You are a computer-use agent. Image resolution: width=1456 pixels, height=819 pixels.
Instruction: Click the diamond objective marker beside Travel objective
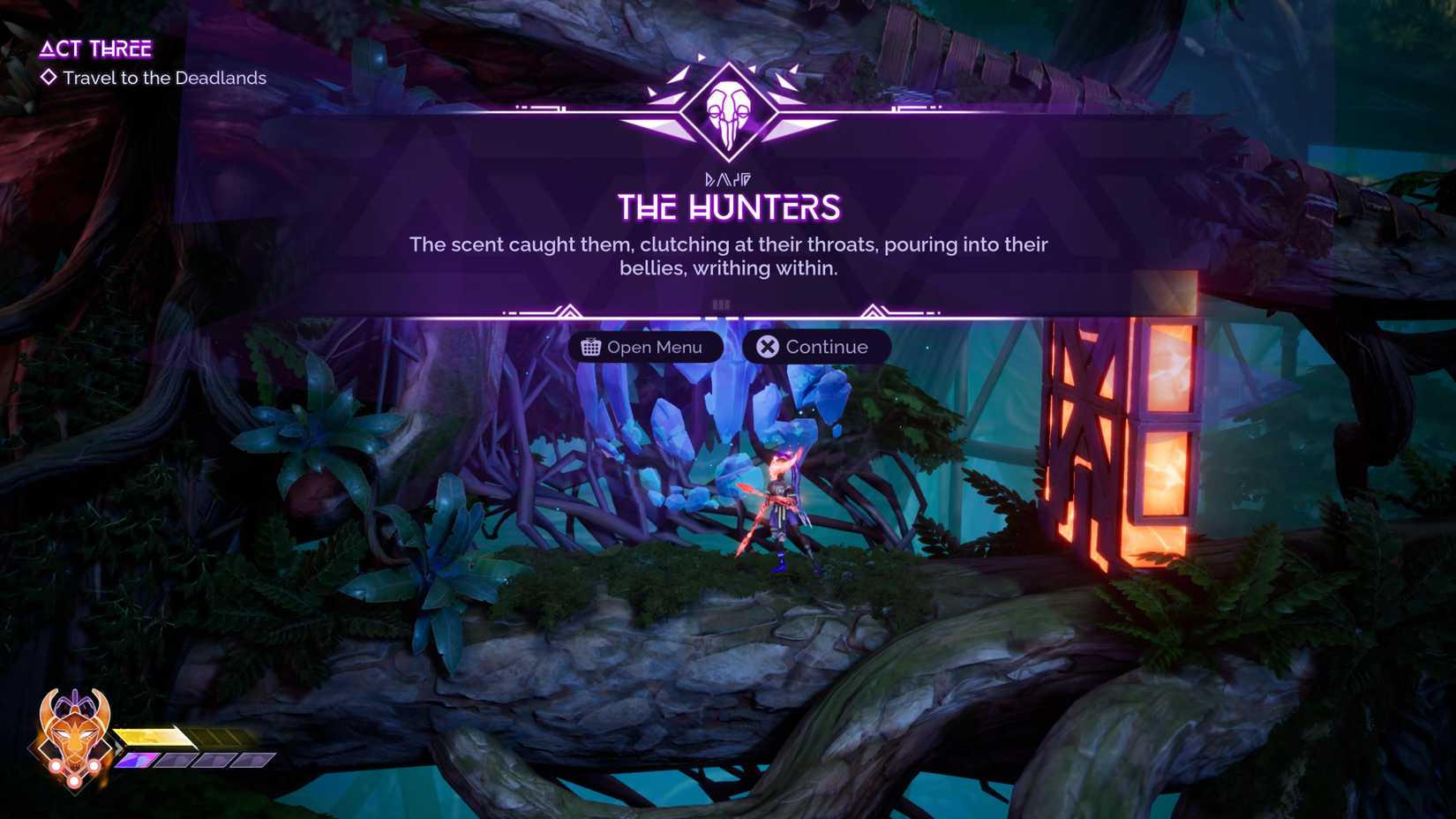coord(49,79)
